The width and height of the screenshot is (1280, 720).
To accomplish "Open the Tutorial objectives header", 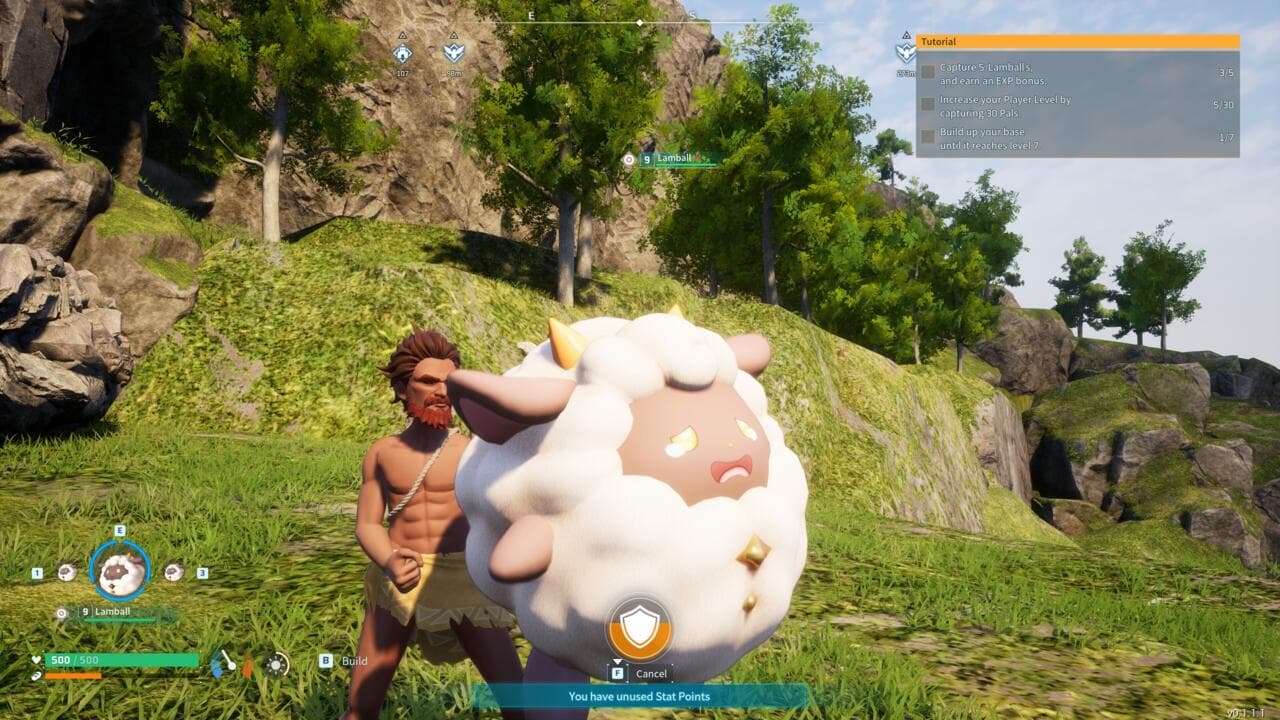I will pyautogui.click(x=1077, y=42).
